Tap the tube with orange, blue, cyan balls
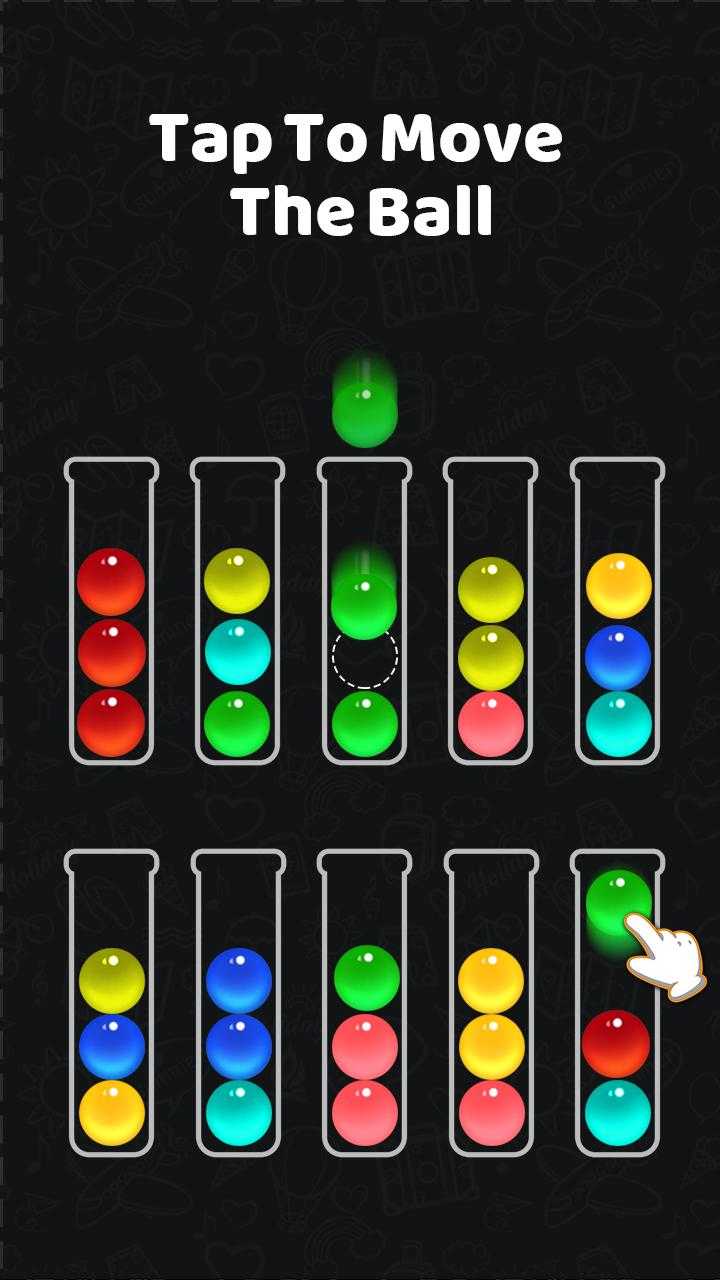The width and height of the screenshot is (720, 1280). coord(617,612)
